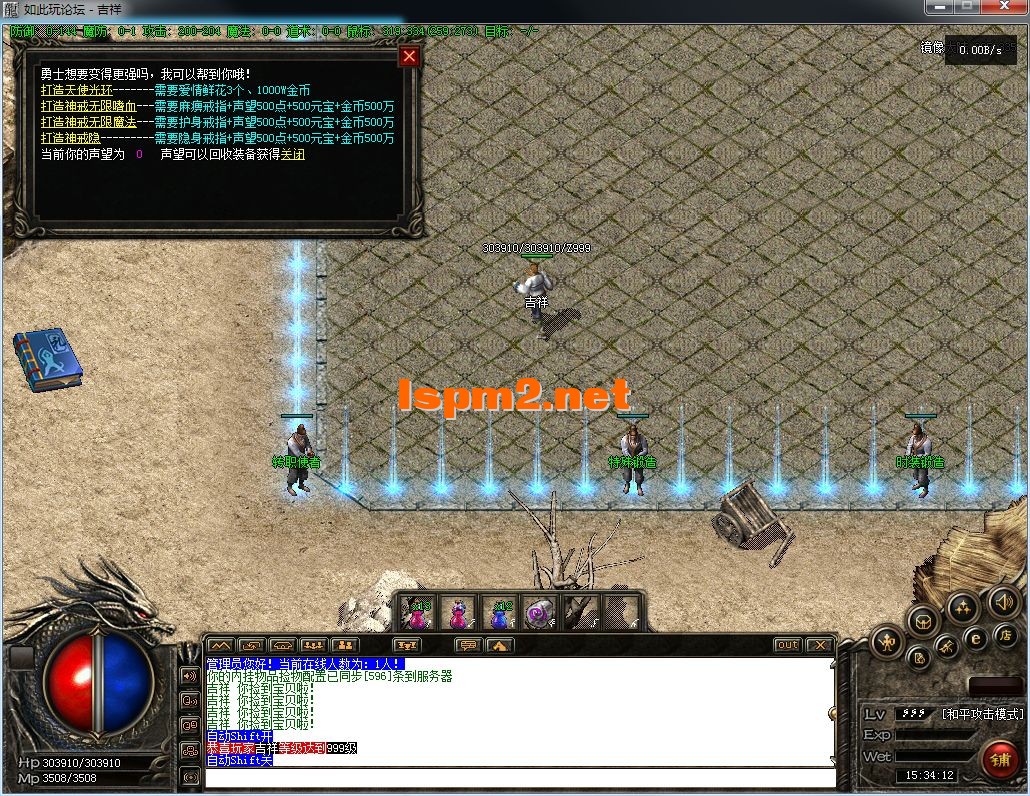This screenshot has height=796, width=1030.
Task: Minimize the game window
Action: click(x=939, y=7)
